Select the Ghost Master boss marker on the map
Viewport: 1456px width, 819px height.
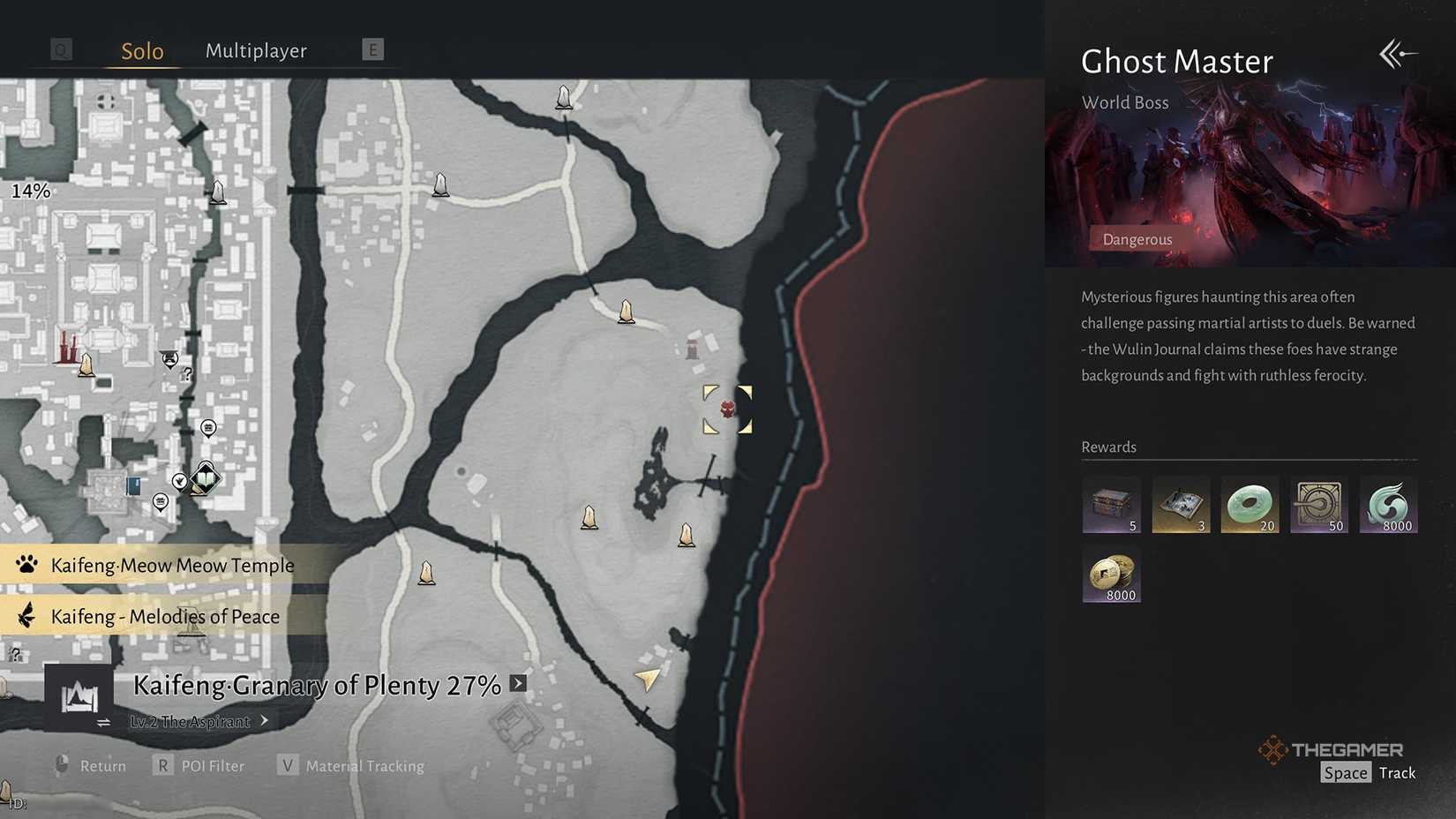click(727, 408)
